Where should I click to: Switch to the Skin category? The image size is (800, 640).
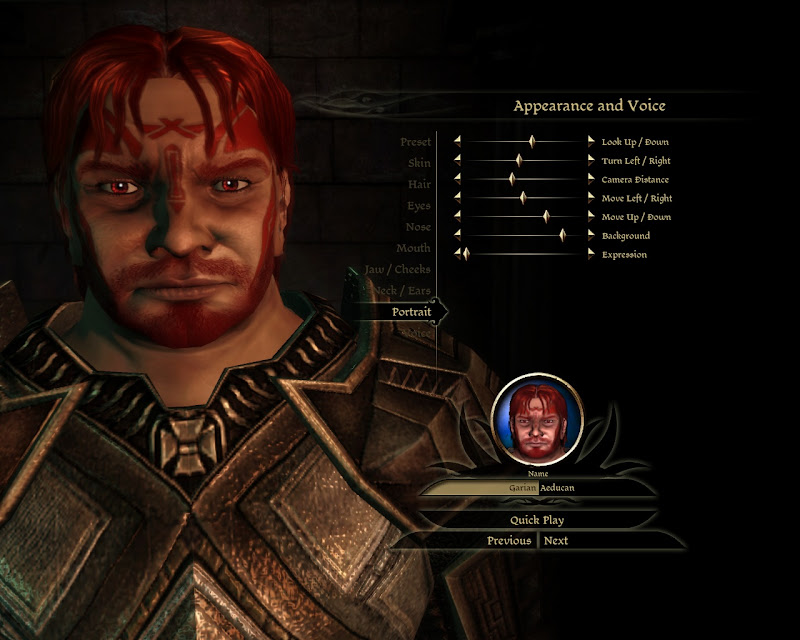pos(419,163)
